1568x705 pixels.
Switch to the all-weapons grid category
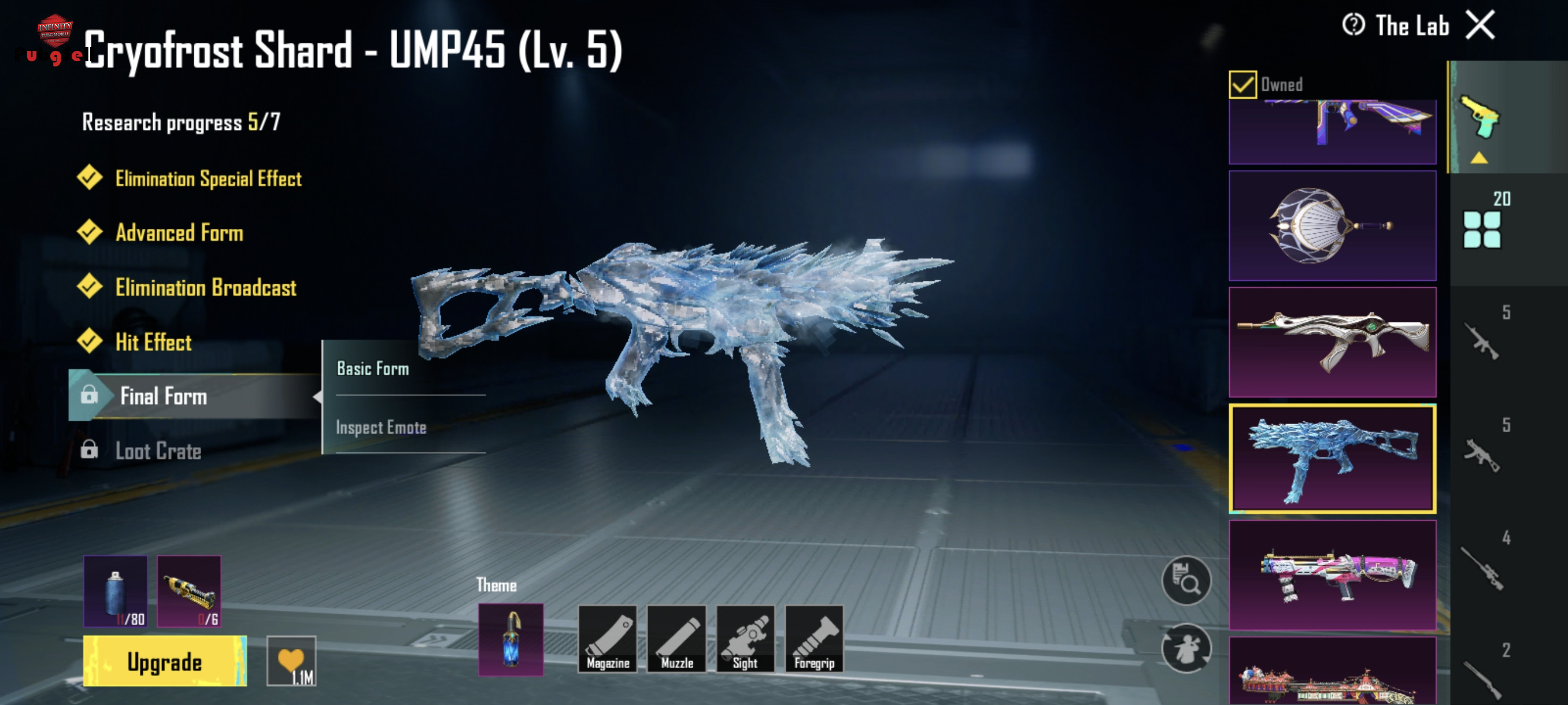(x=1482, y=229)
